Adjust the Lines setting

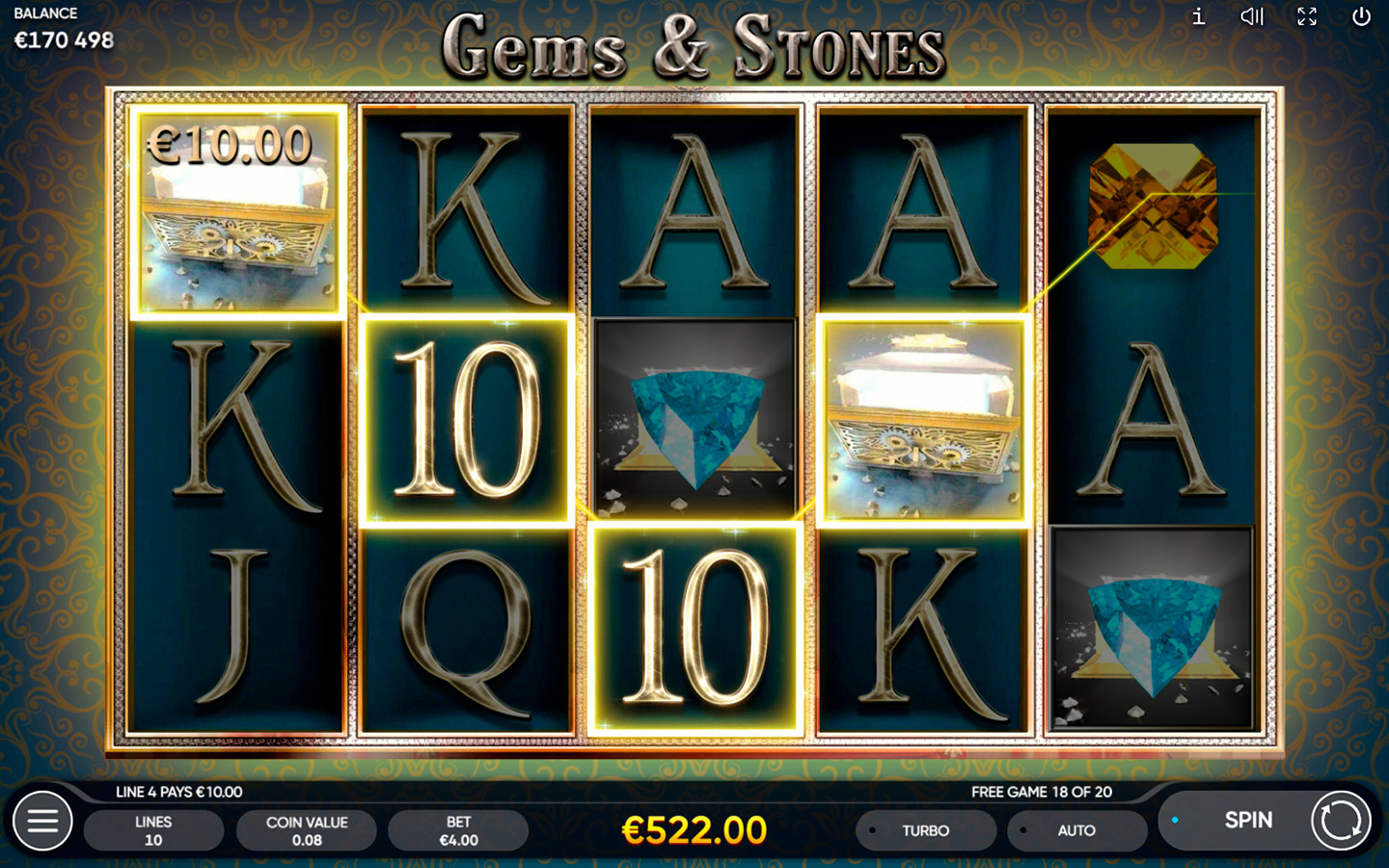153,830
